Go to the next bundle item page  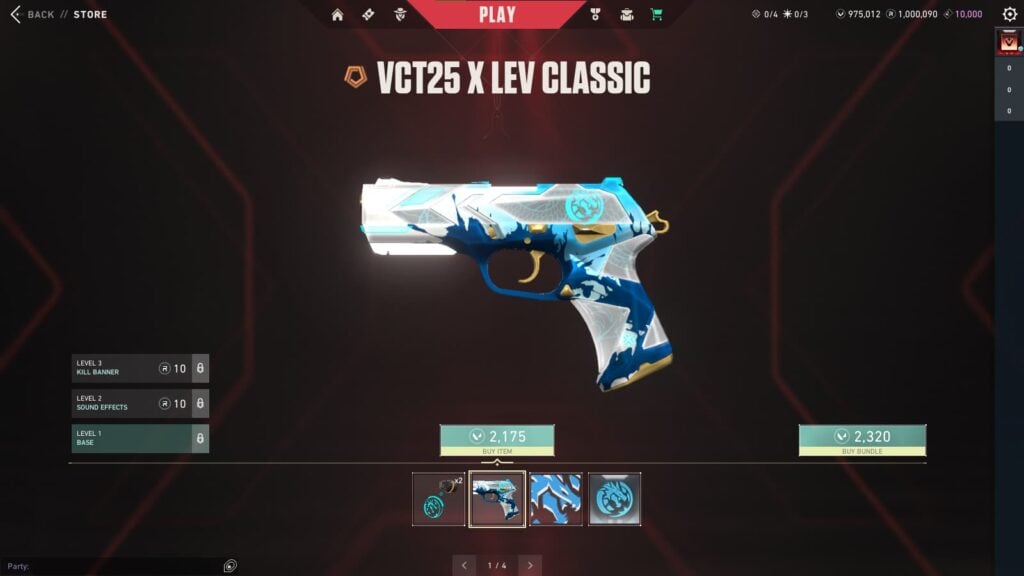pyautogui.click(x=530, y=565)
